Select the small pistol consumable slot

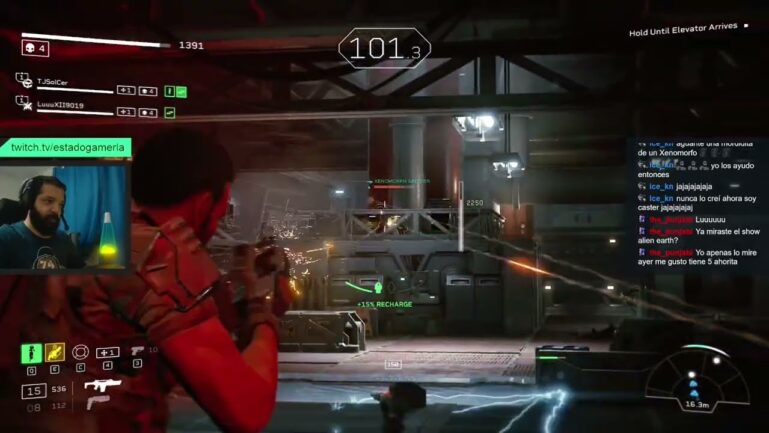pos(137,351)
